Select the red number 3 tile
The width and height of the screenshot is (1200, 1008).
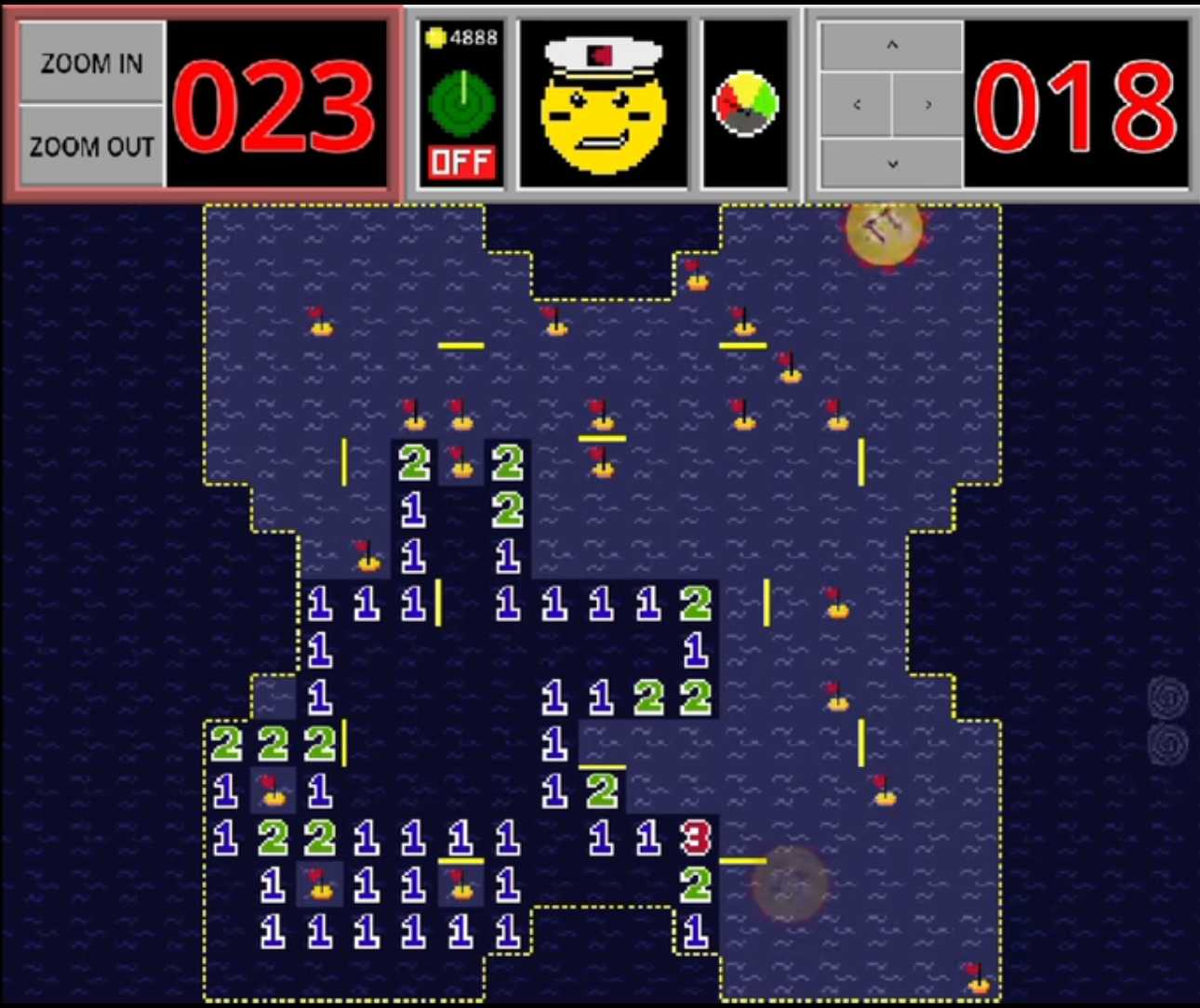695,838
